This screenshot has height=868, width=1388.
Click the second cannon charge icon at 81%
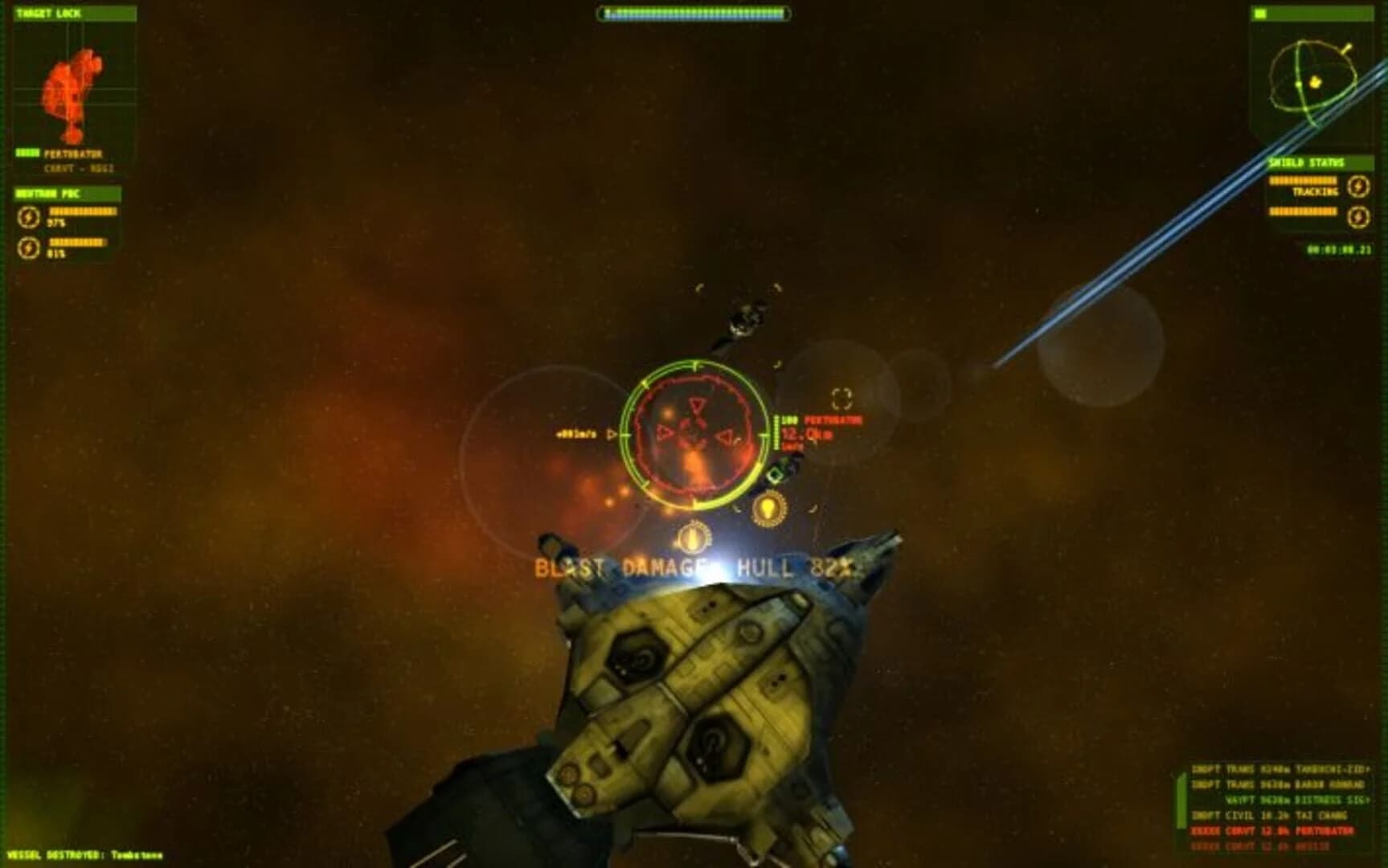click(x=28, y=247)
